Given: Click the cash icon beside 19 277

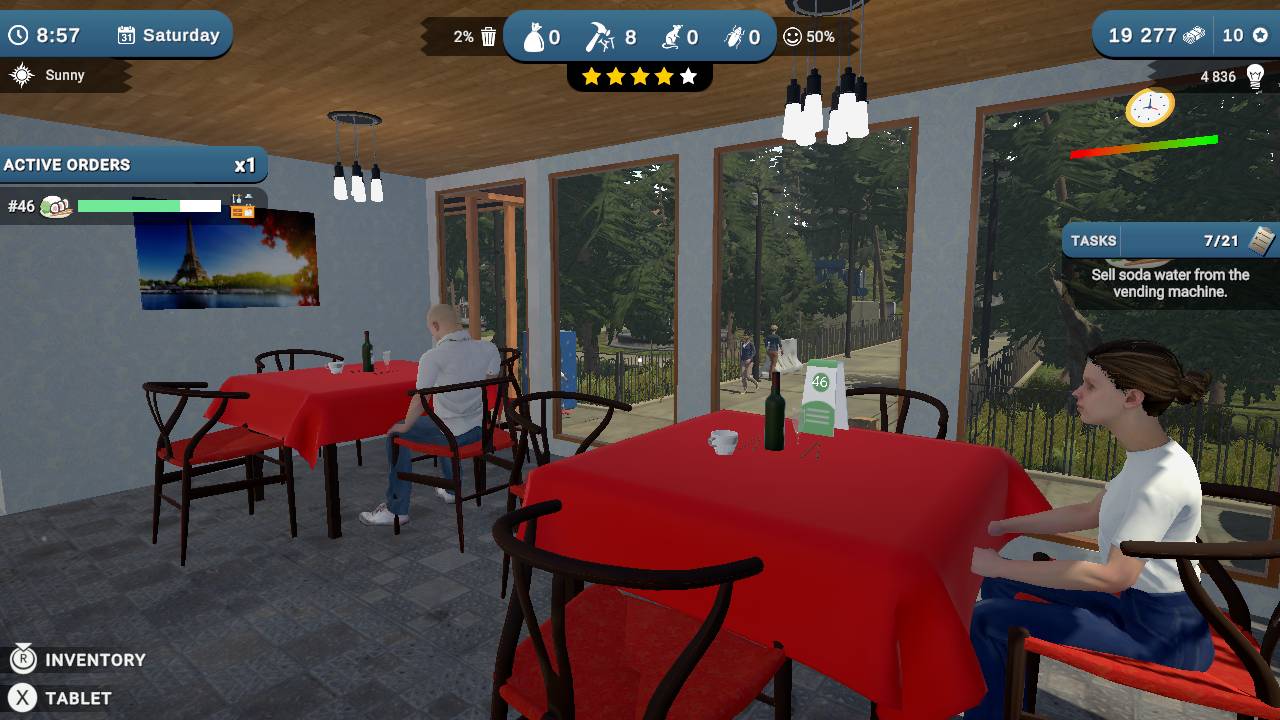Looking at the screenshot, I should coord(1193,35).
